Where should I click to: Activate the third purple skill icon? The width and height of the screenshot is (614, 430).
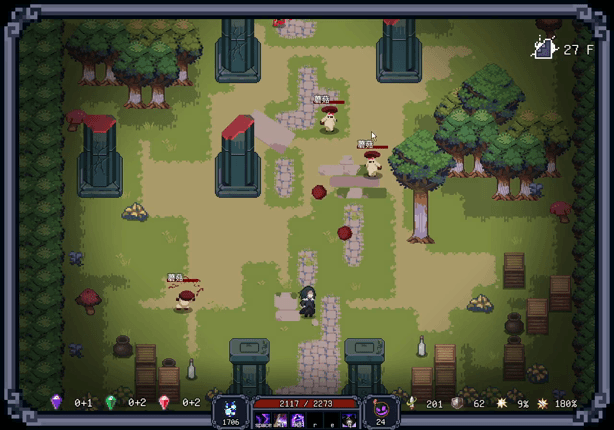(296, 419)
